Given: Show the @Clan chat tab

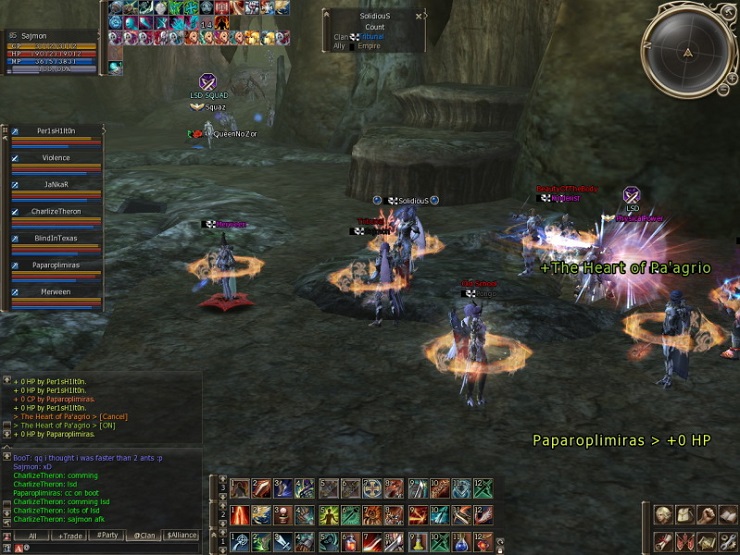Looking at the screenshot, I should 145,536.
